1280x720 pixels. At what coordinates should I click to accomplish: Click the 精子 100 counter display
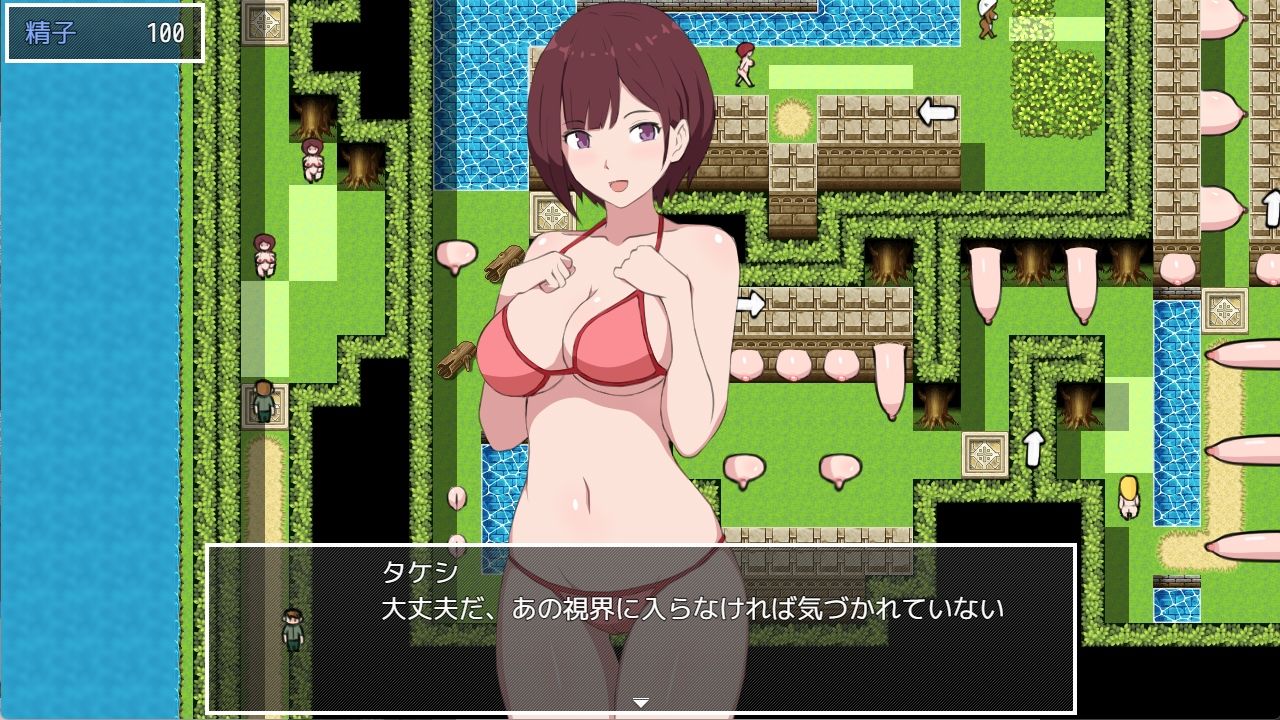pyautogui.click(x=100, y=31)
